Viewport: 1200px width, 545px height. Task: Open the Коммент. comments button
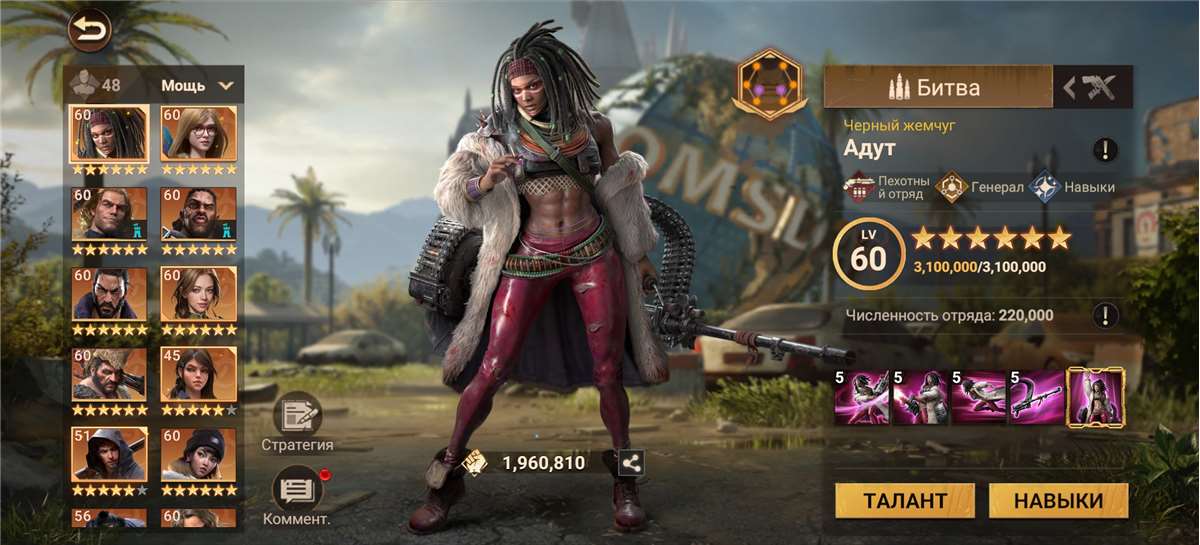tap(297, 489)
